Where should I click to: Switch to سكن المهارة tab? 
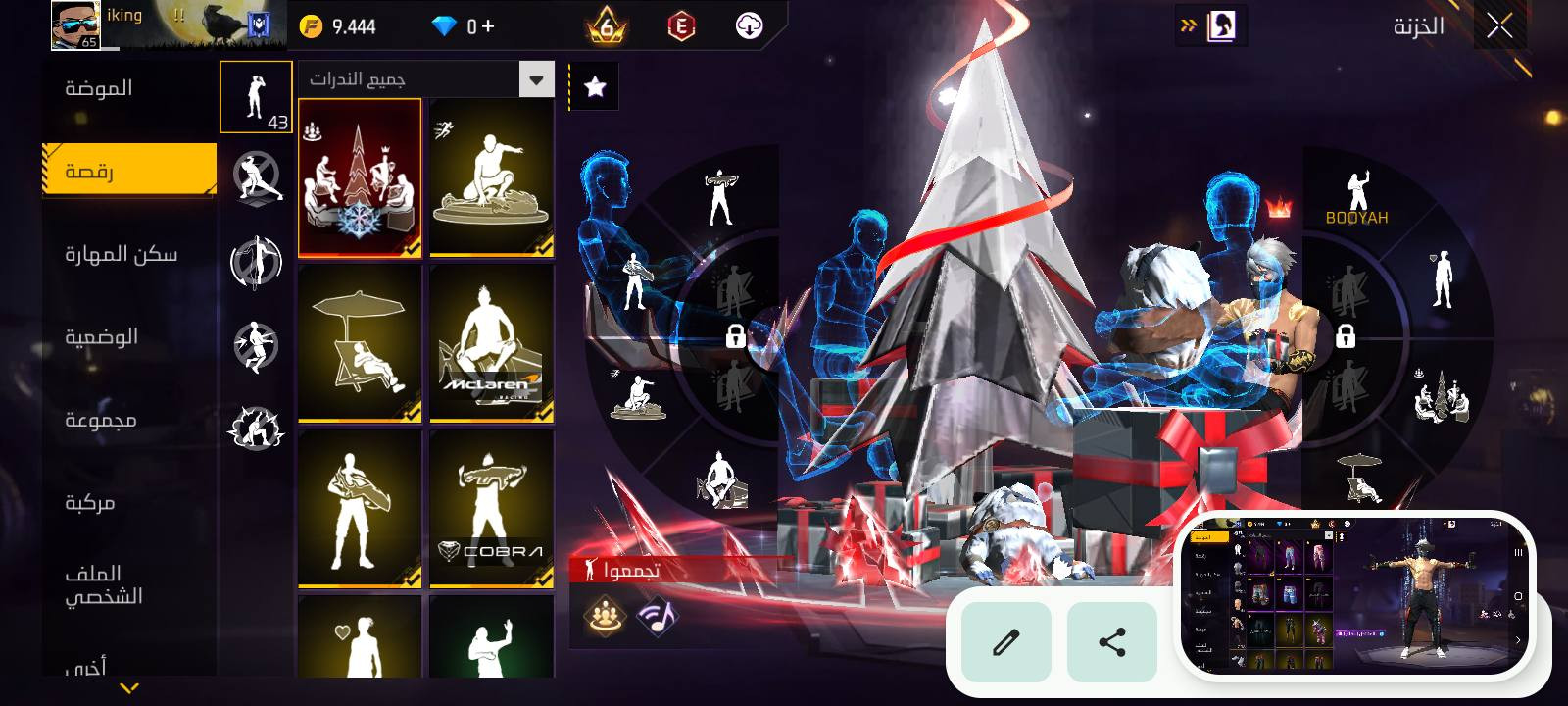122,255
